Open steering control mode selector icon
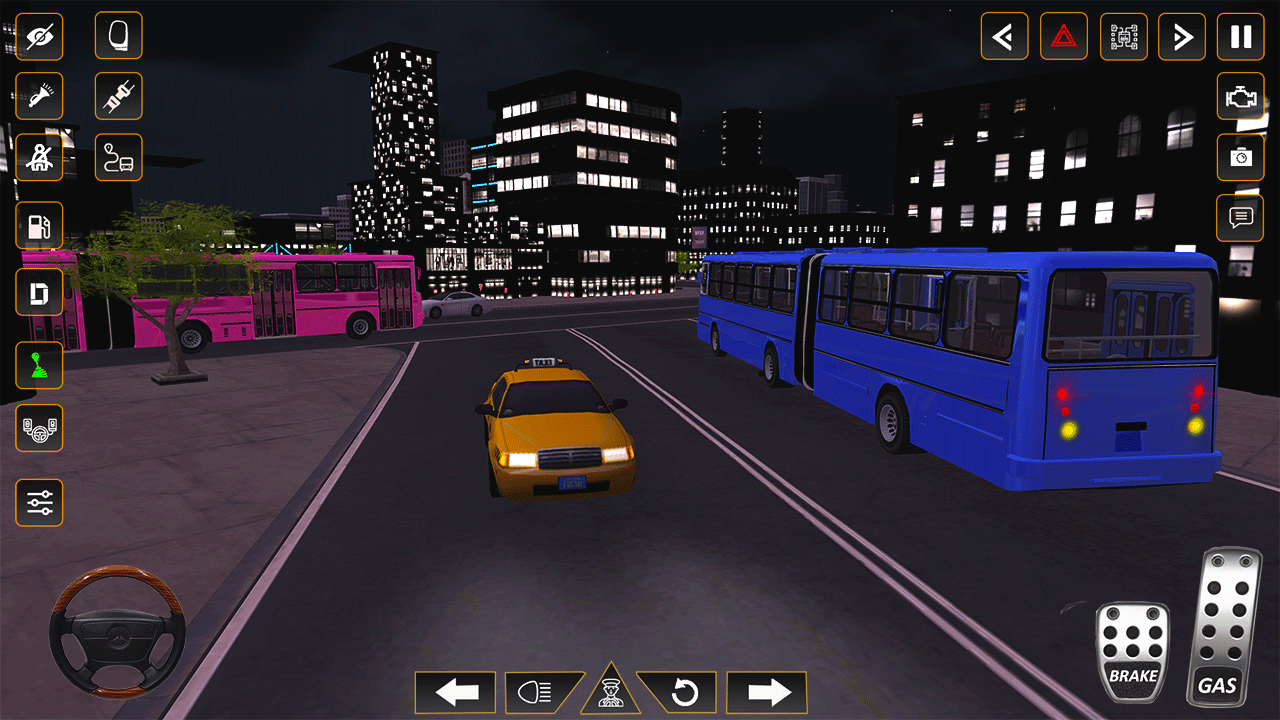This screenshot has width=1280, height=720. click(x=40, y=429)
